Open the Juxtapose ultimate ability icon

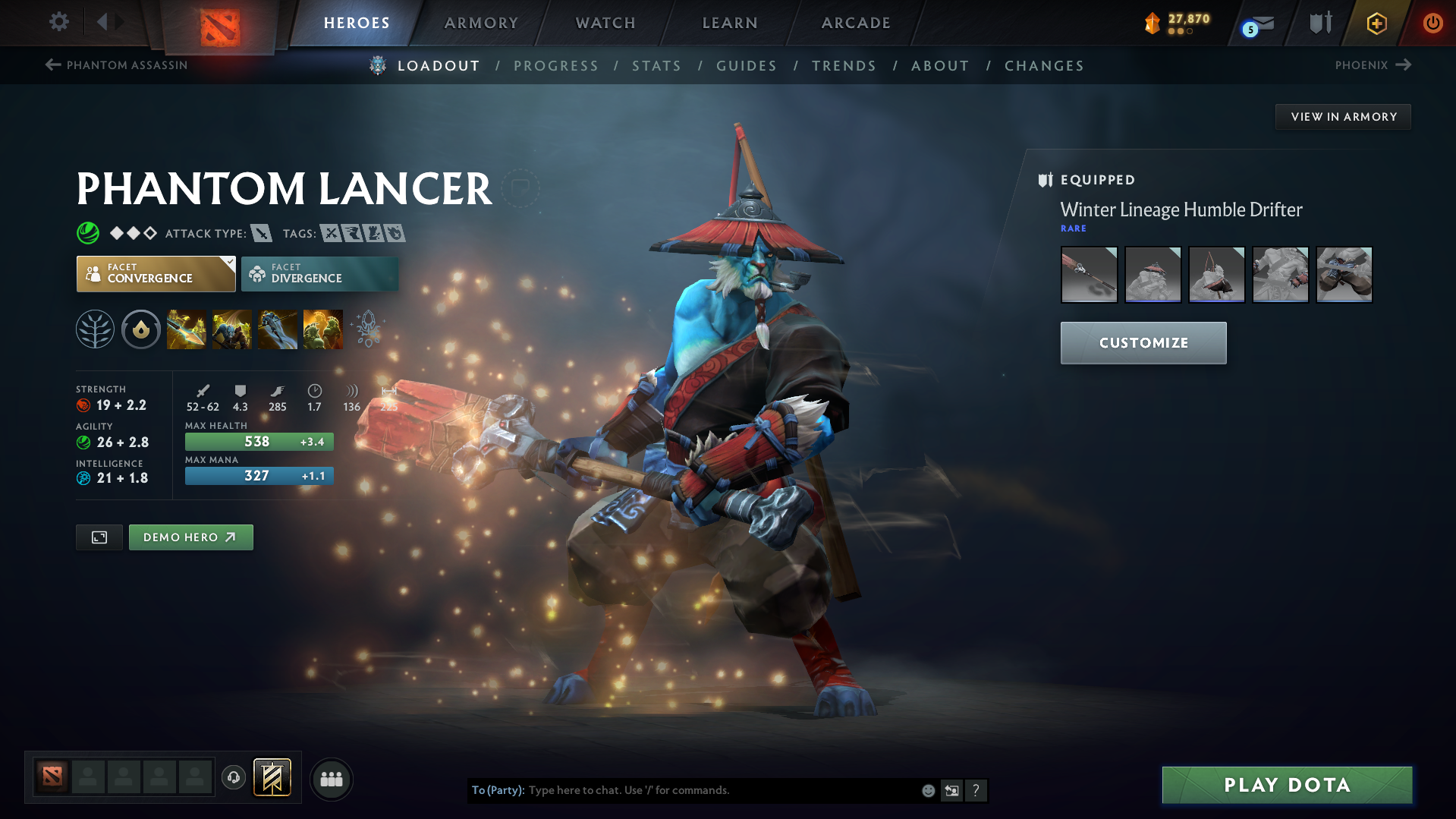[x=322, y=329]
